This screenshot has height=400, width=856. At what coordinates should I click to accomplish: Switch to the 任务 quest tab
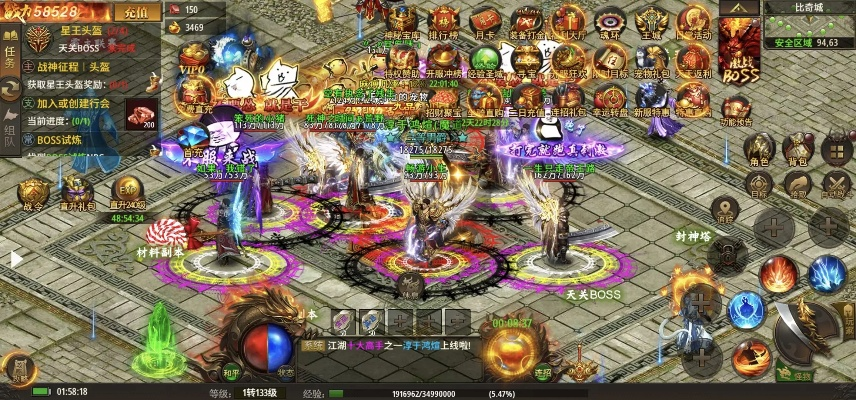(10, 57)
